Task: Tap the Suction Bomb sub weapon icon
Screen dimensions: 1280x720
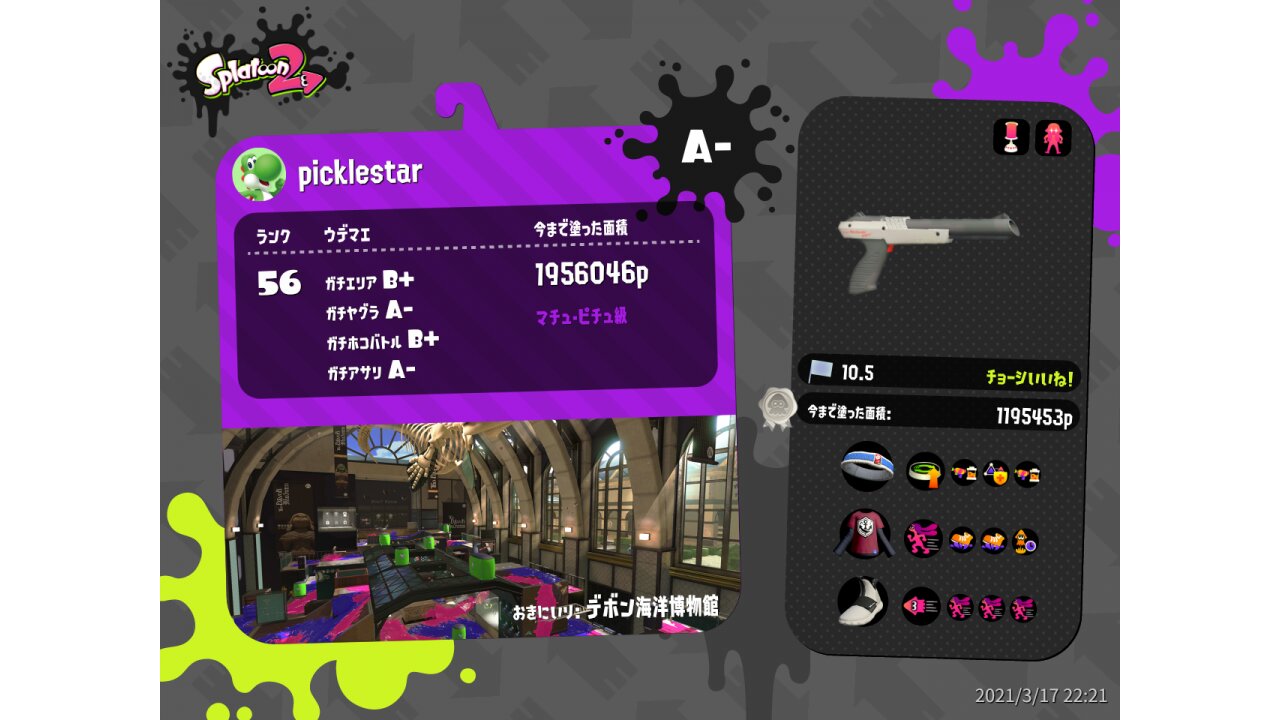Action: (1011, 138)
